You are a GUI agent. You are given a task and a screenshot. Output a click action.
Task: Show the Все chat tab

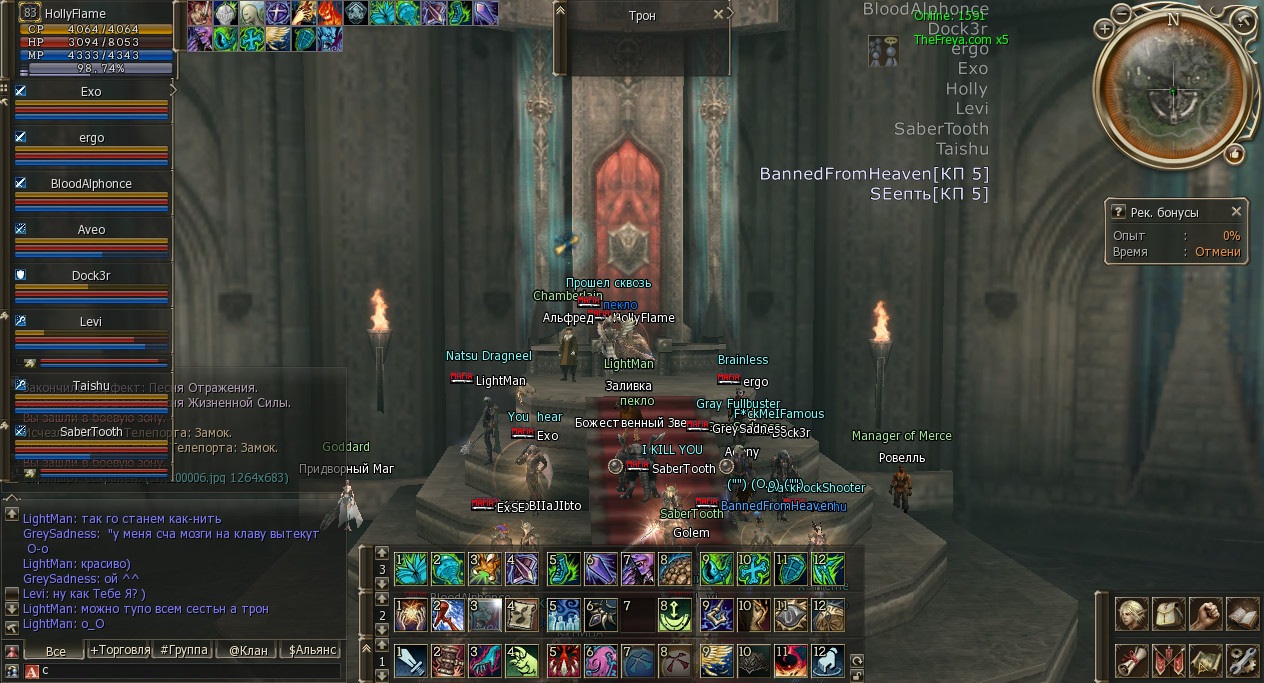coord(55,650)
